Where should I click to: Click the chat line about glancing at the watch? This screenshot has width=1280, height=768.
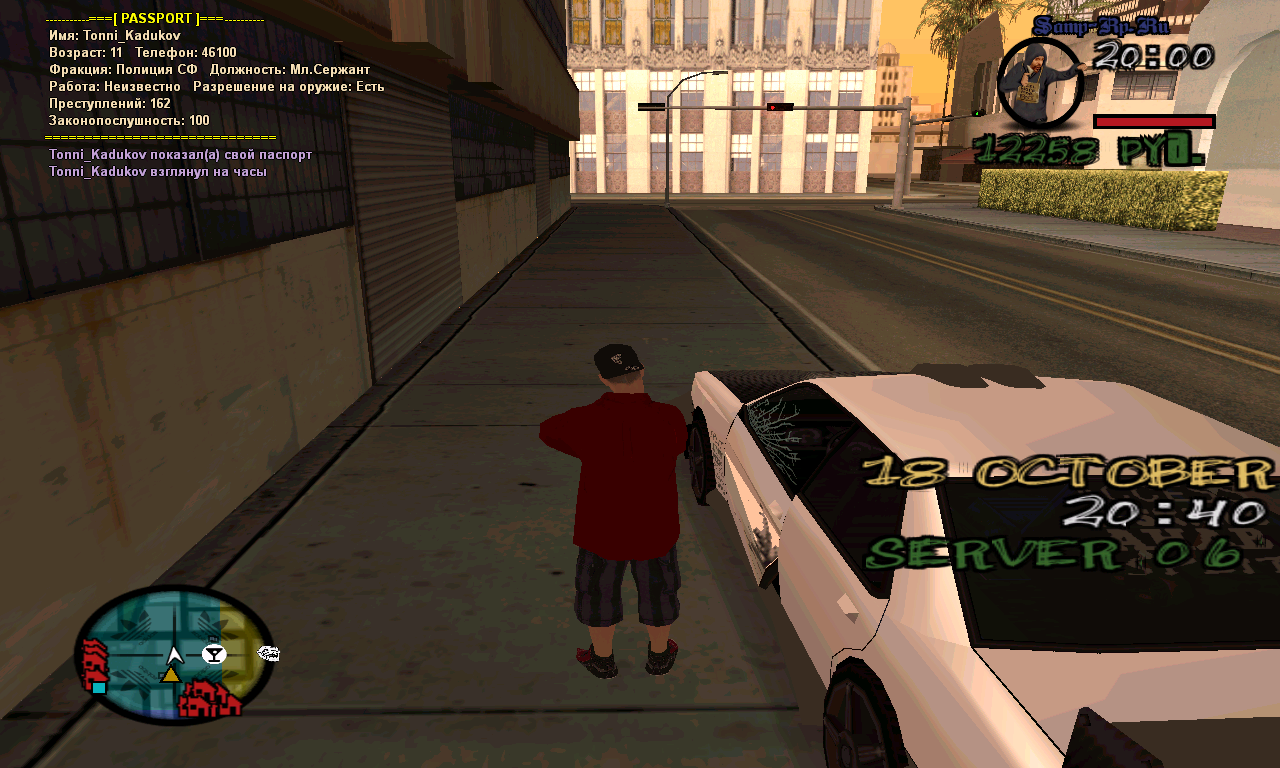tap(157, 171)
